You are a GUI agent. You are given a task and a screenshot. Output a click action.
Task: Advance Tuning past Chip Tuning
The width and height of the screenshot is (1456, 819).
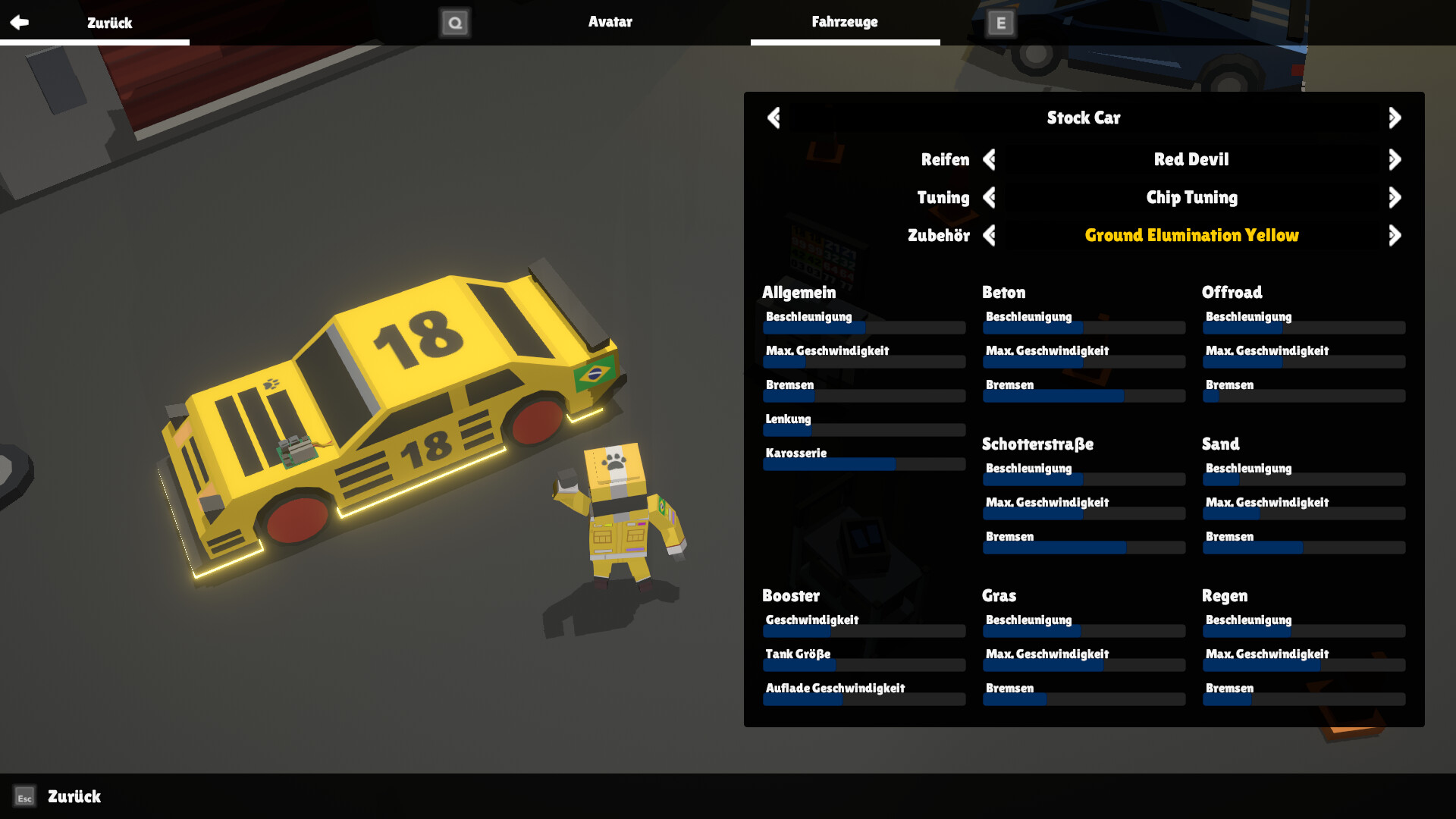point(1395,197)
